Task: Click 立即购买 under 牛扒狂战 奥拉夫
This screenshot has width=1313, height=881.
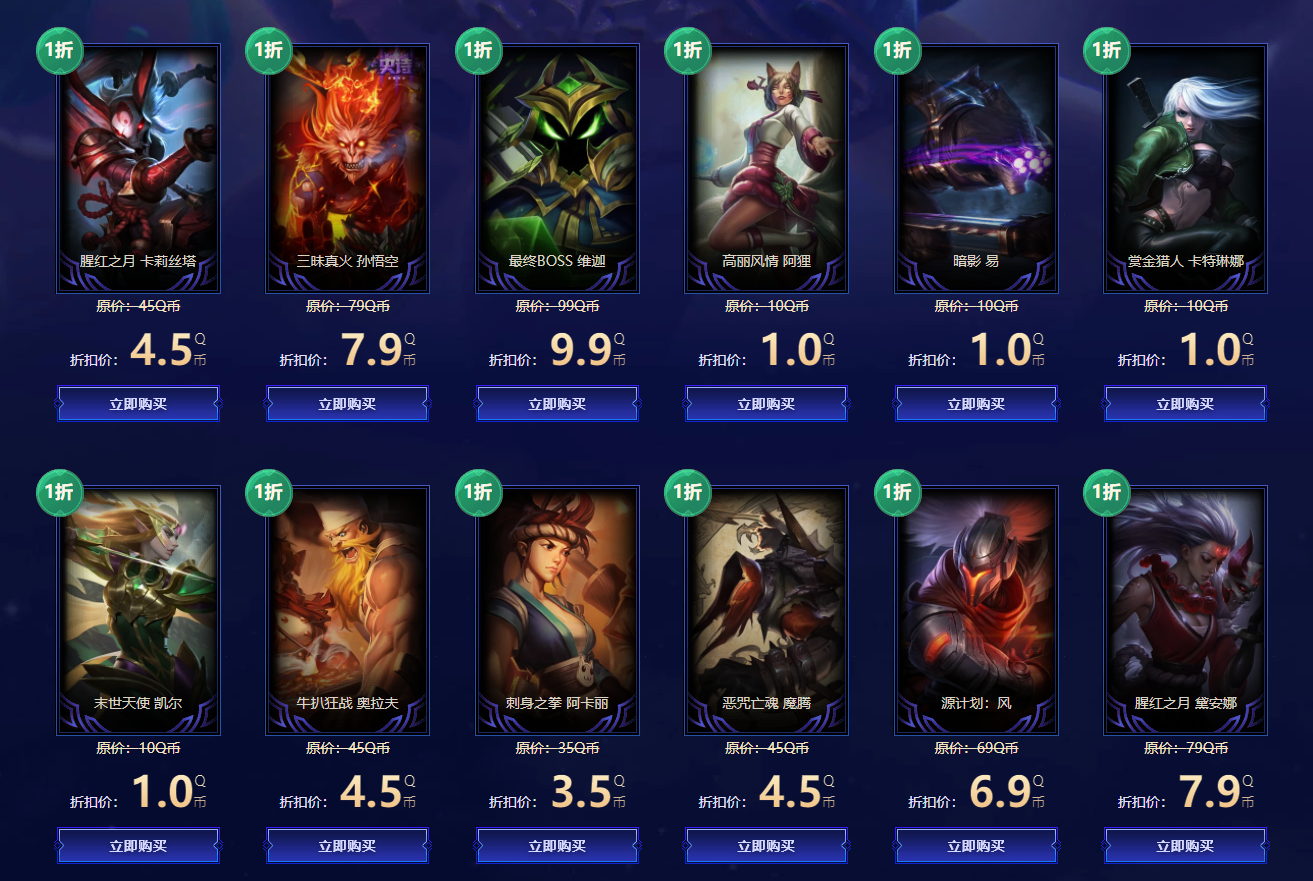Action: click(347, 846)
